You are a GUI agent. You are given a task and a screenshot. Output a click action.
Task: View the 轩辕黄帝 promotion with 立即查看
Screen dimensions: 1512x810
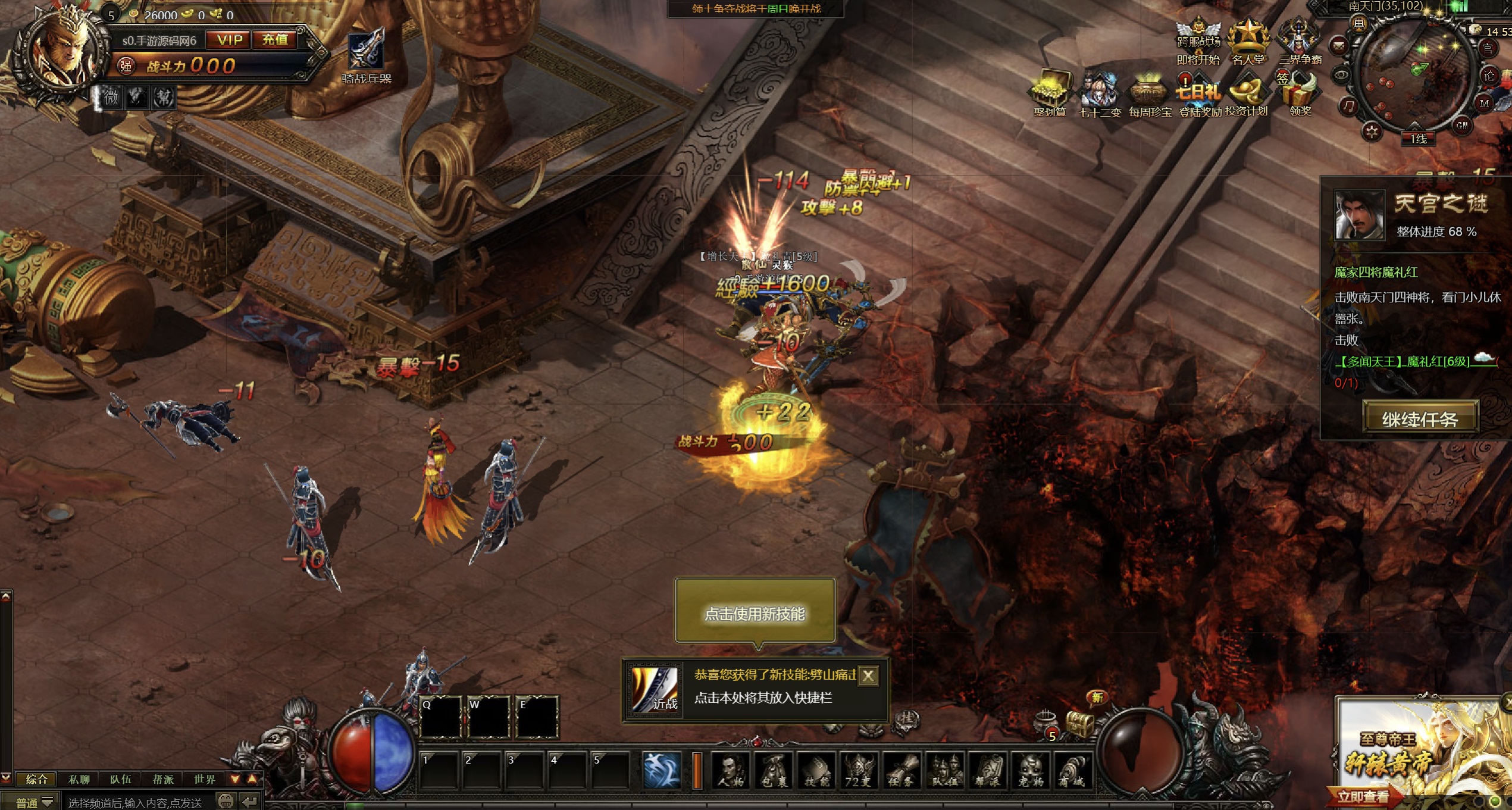click(1363, 796)
